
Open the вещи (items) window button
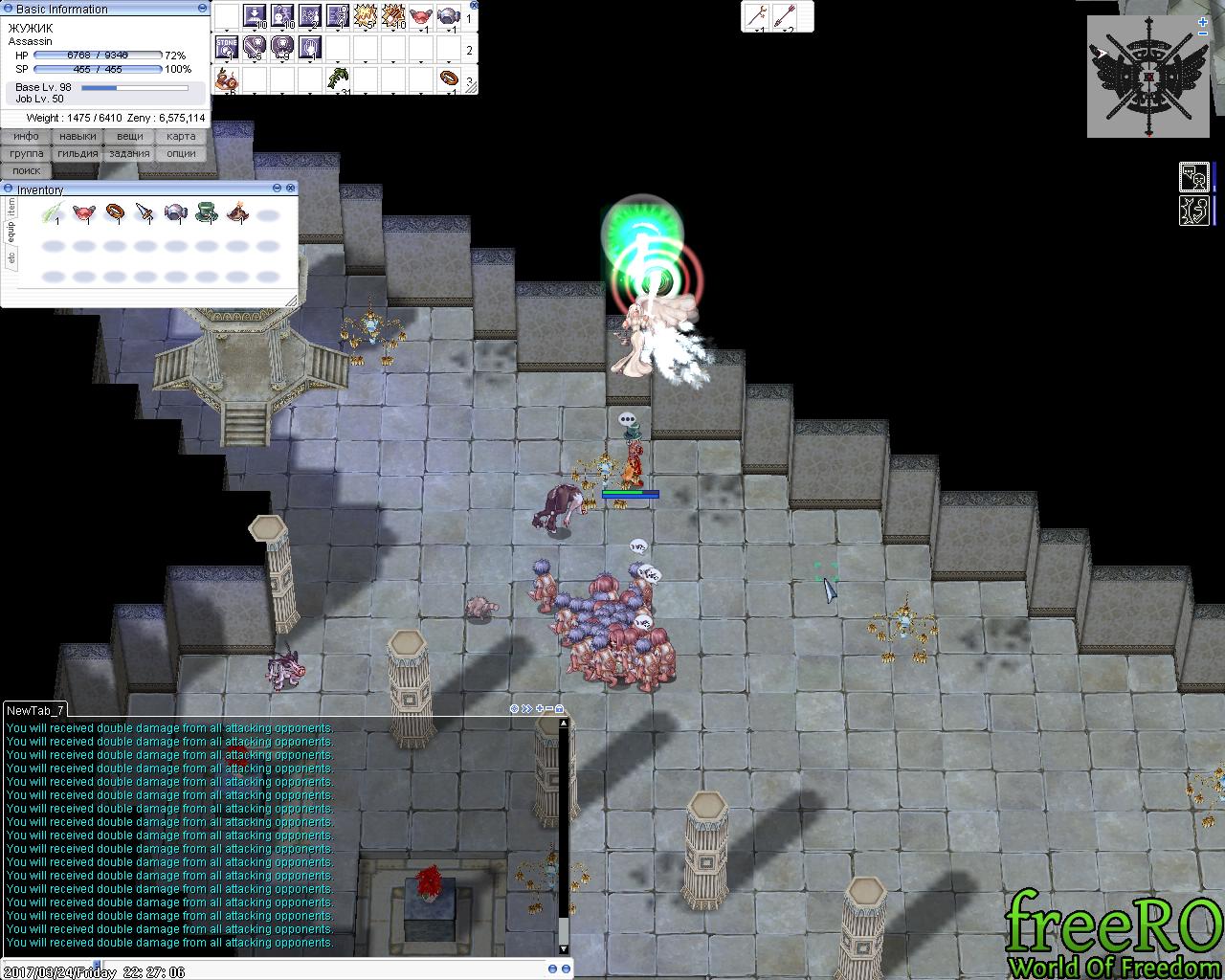pos(129,136)
